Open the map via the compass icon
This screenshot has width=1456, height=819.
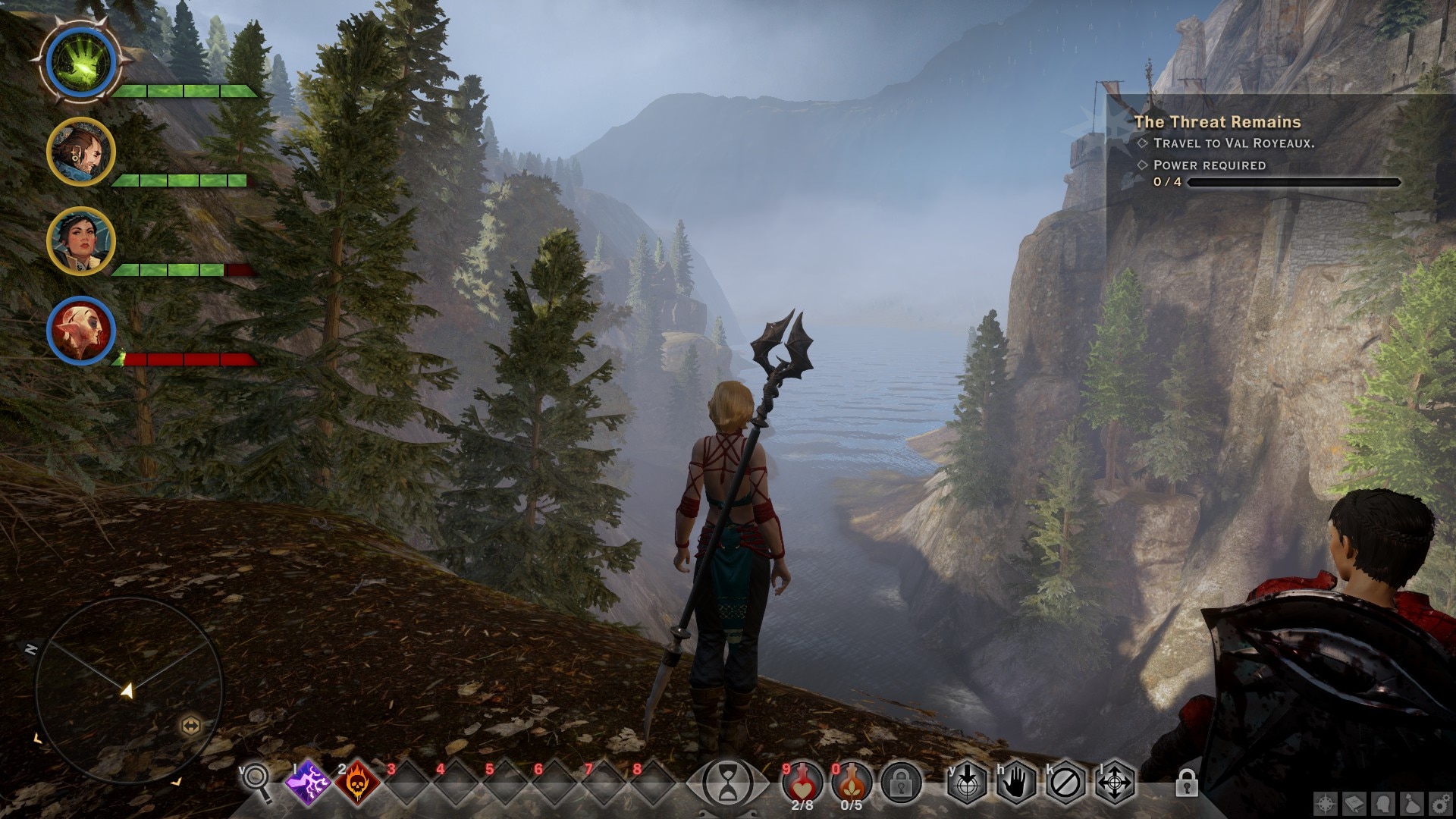[x=1326, y=803]
